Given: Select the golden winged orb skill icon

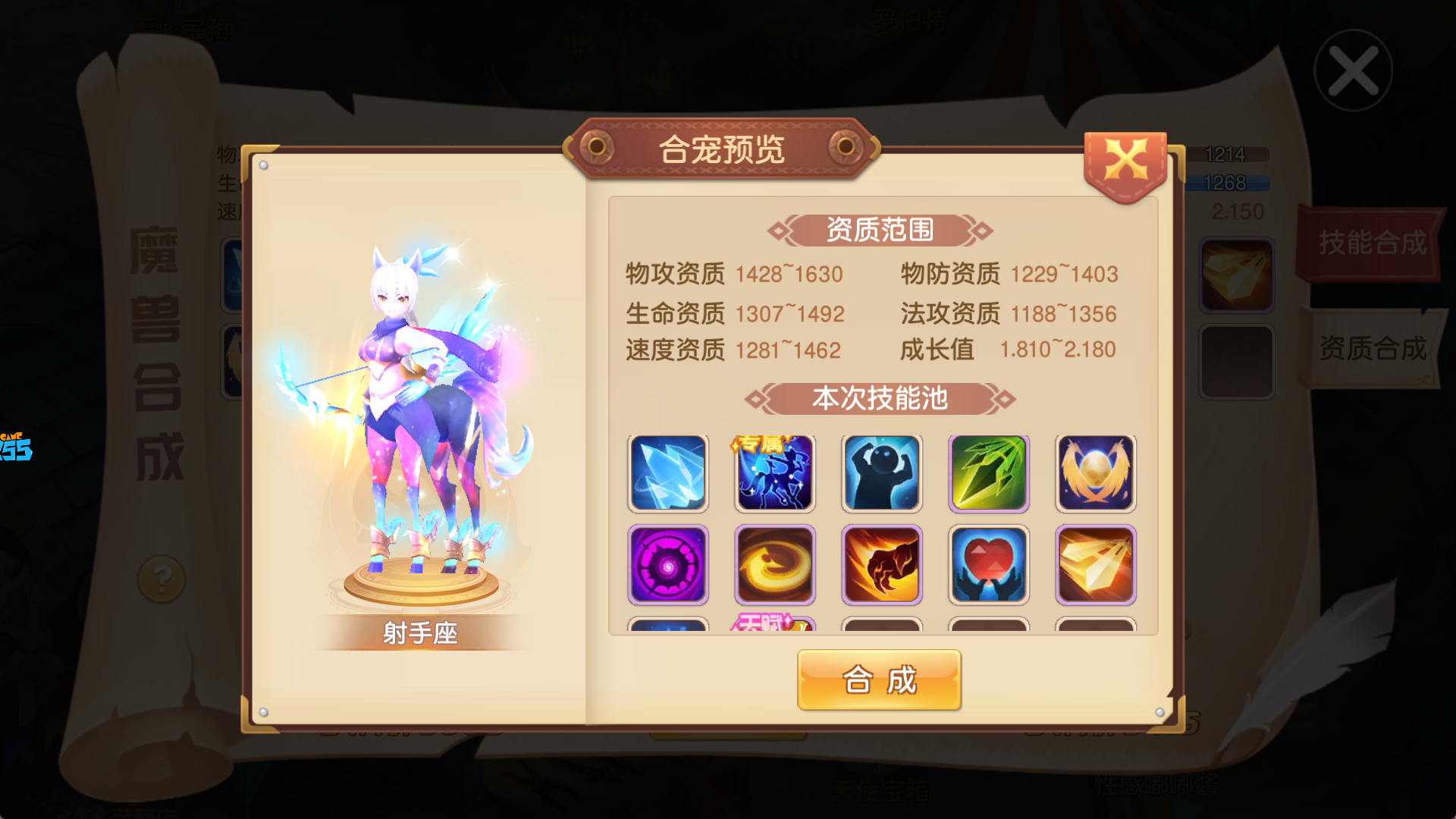Looking at the screenshot, I should pos(1096,473).
